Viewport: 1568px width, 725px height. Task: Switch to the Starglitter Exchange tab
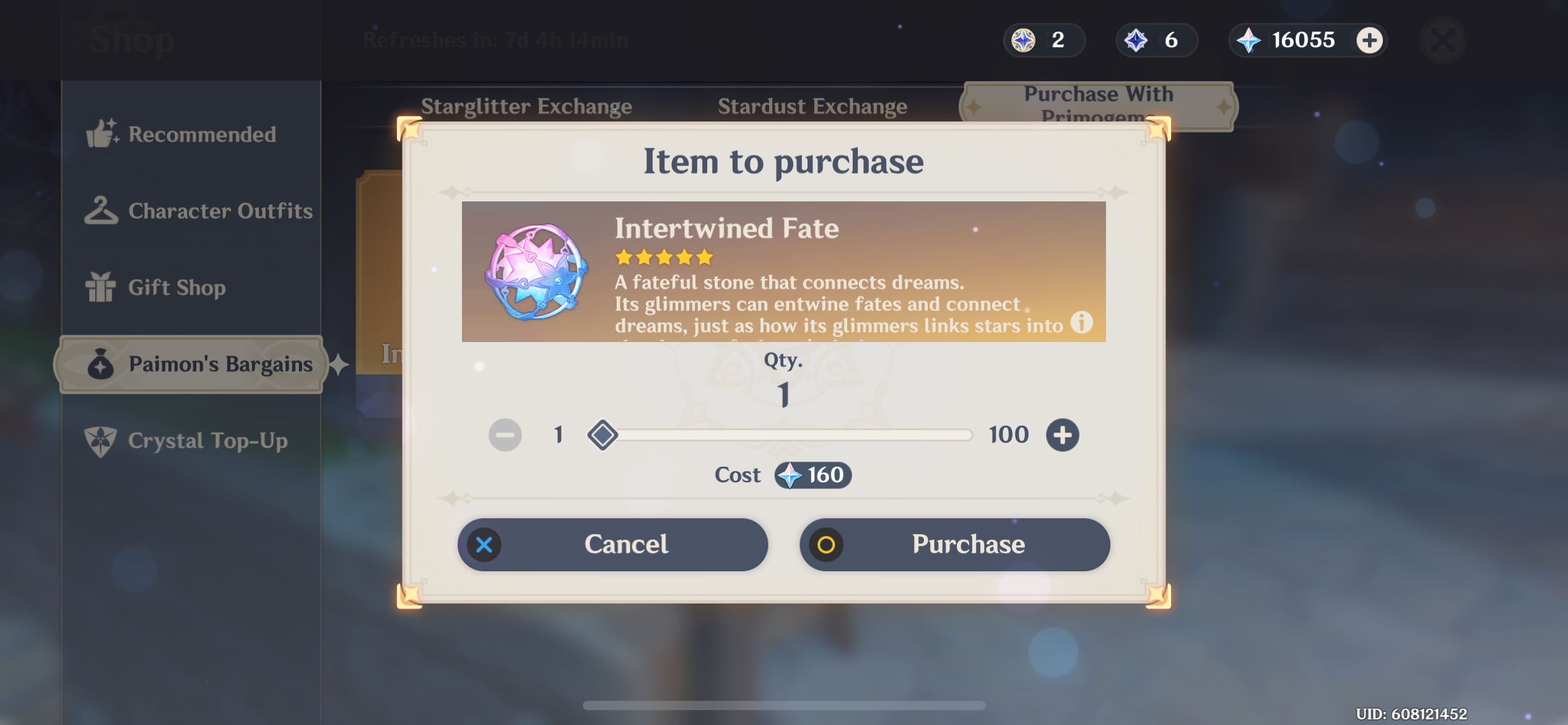point(527,106)
